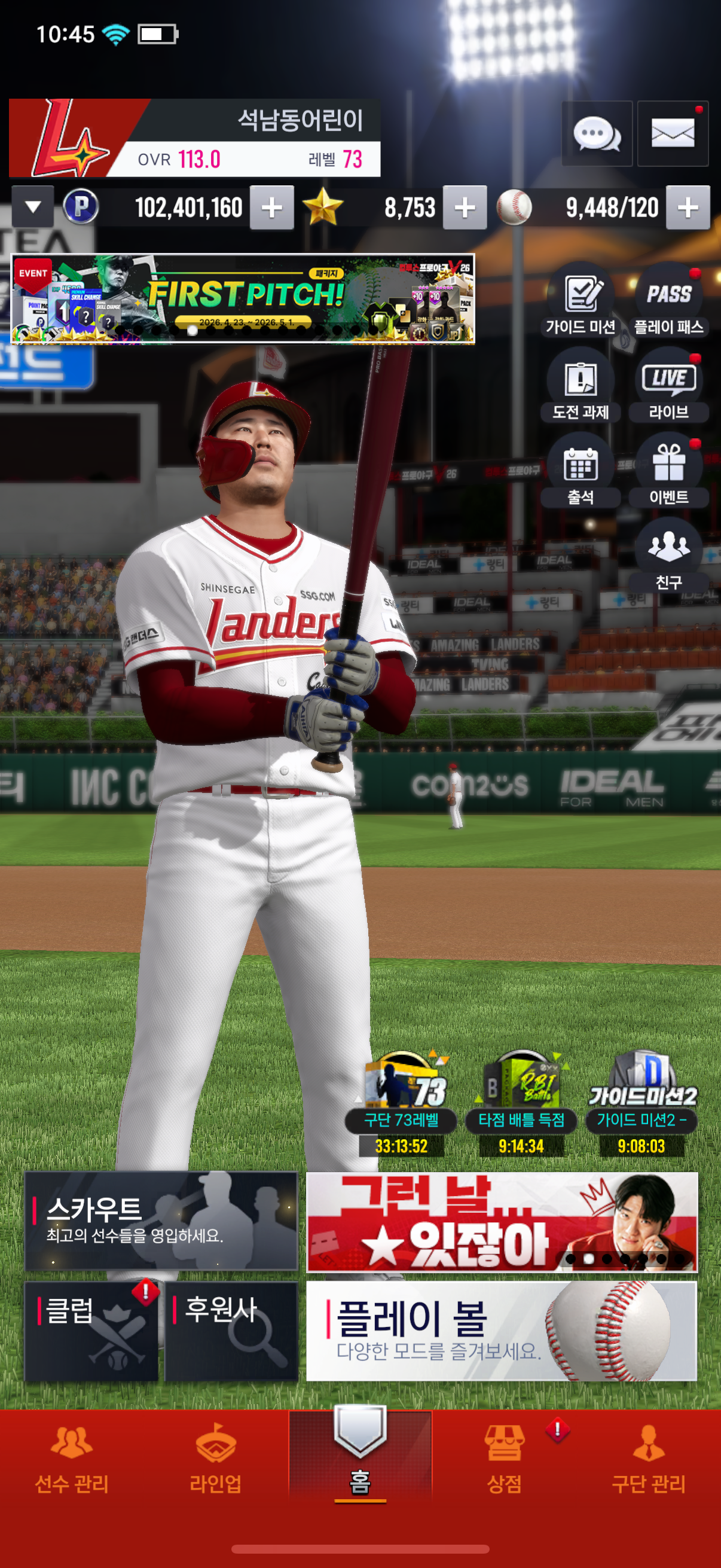Open the 클럽 club panel

(x=91, y=1331)
